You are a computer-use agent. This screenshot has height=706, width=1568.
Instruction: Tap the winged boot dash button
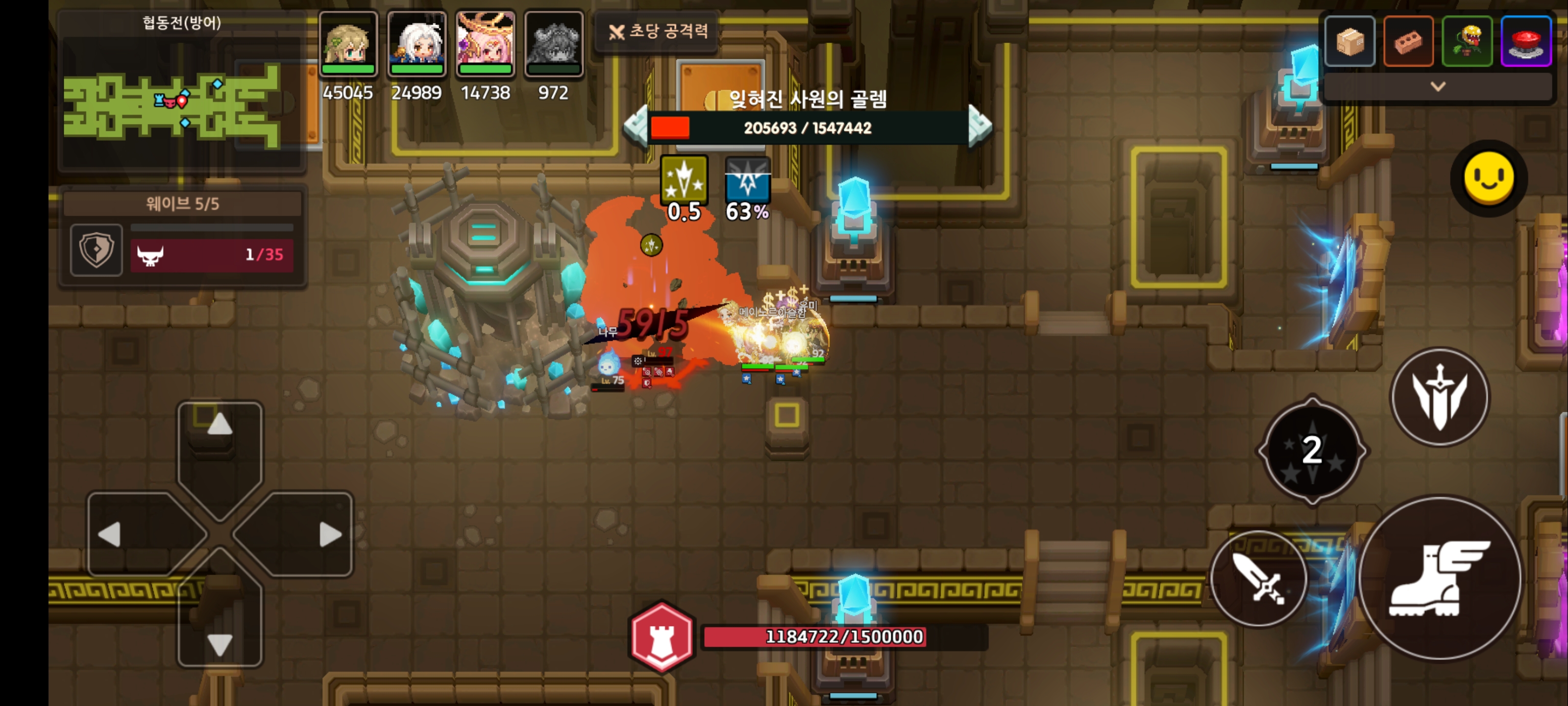tap(1439, 579)
